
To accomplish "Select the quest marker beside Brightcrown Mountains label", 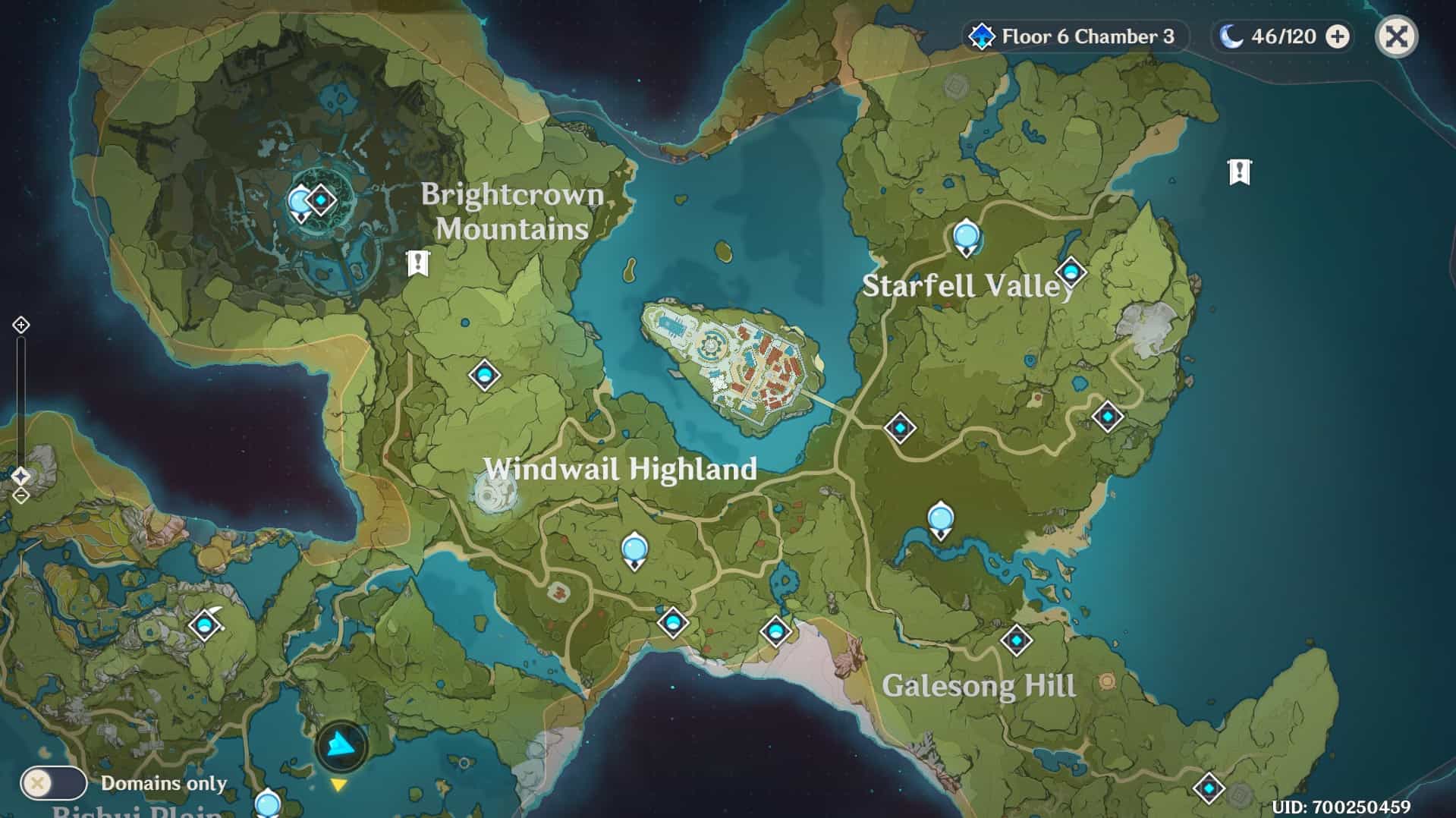I will tap(417, 263).
